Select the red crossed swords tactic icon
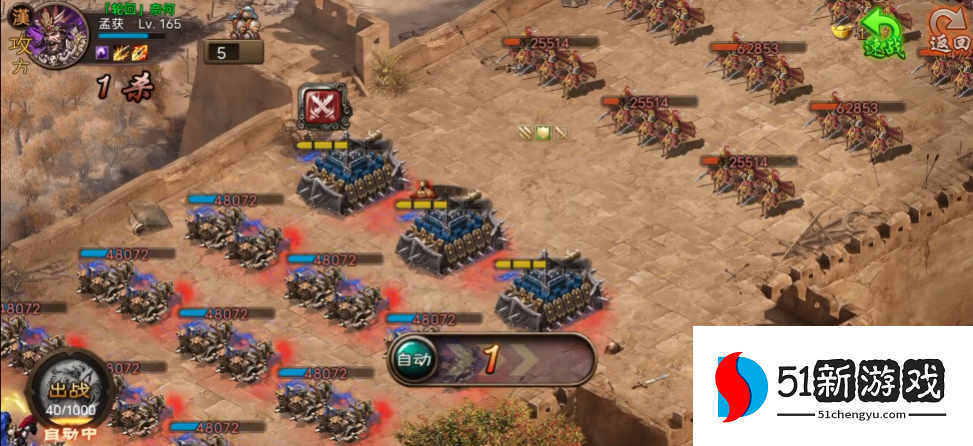The width and height of the screenshot is (973, 446). pyautogui.click(x=323, y=106)
